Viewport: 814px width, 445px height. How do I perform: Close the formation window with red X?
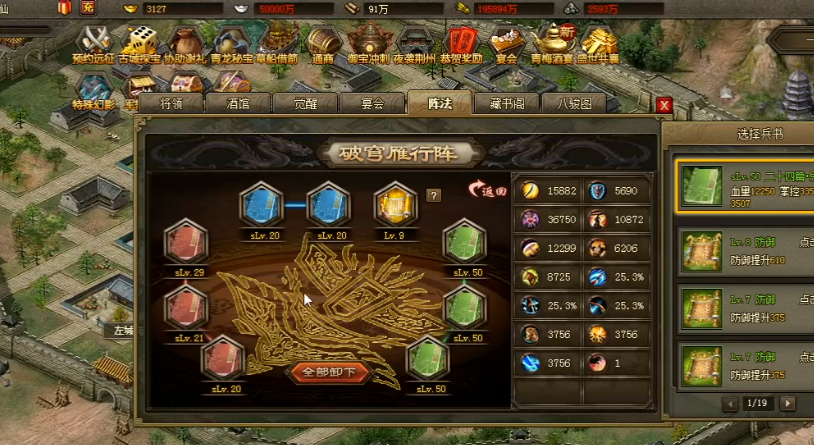[664, 105]
